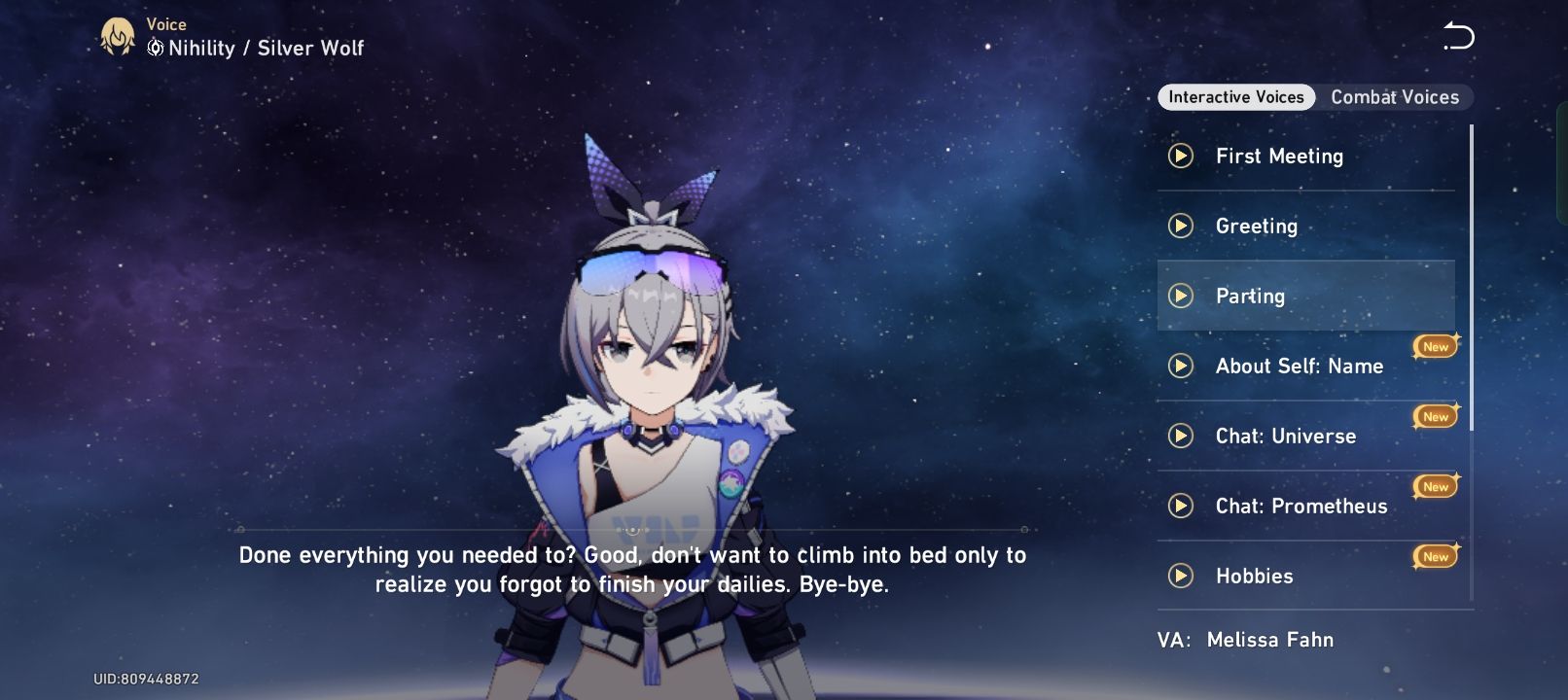Select the Interactive Voices tab

[x=1236, y=97]
